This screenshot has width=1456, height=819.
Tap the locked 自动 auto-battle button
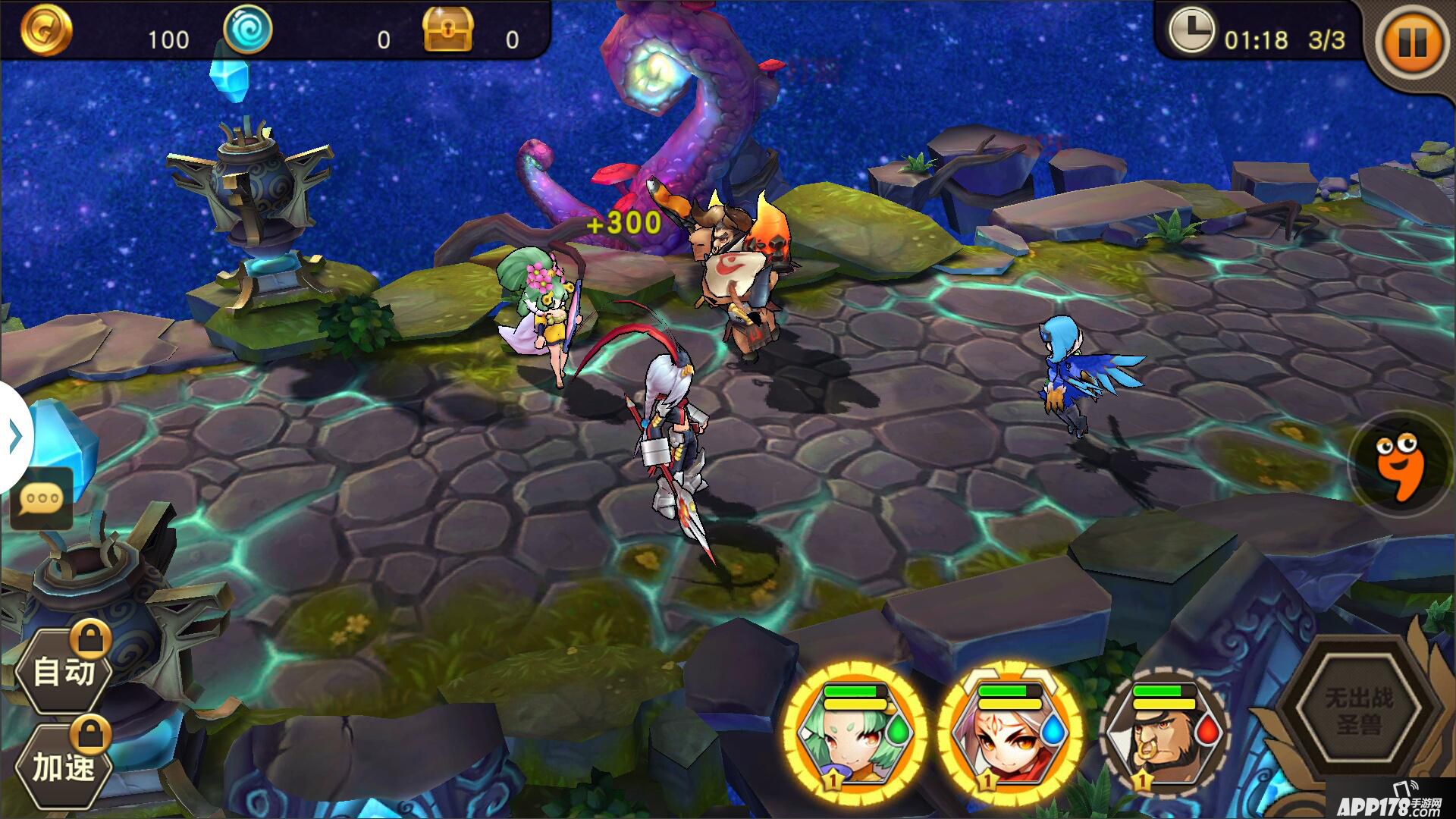pyautogui.click(x=64, y=671)
